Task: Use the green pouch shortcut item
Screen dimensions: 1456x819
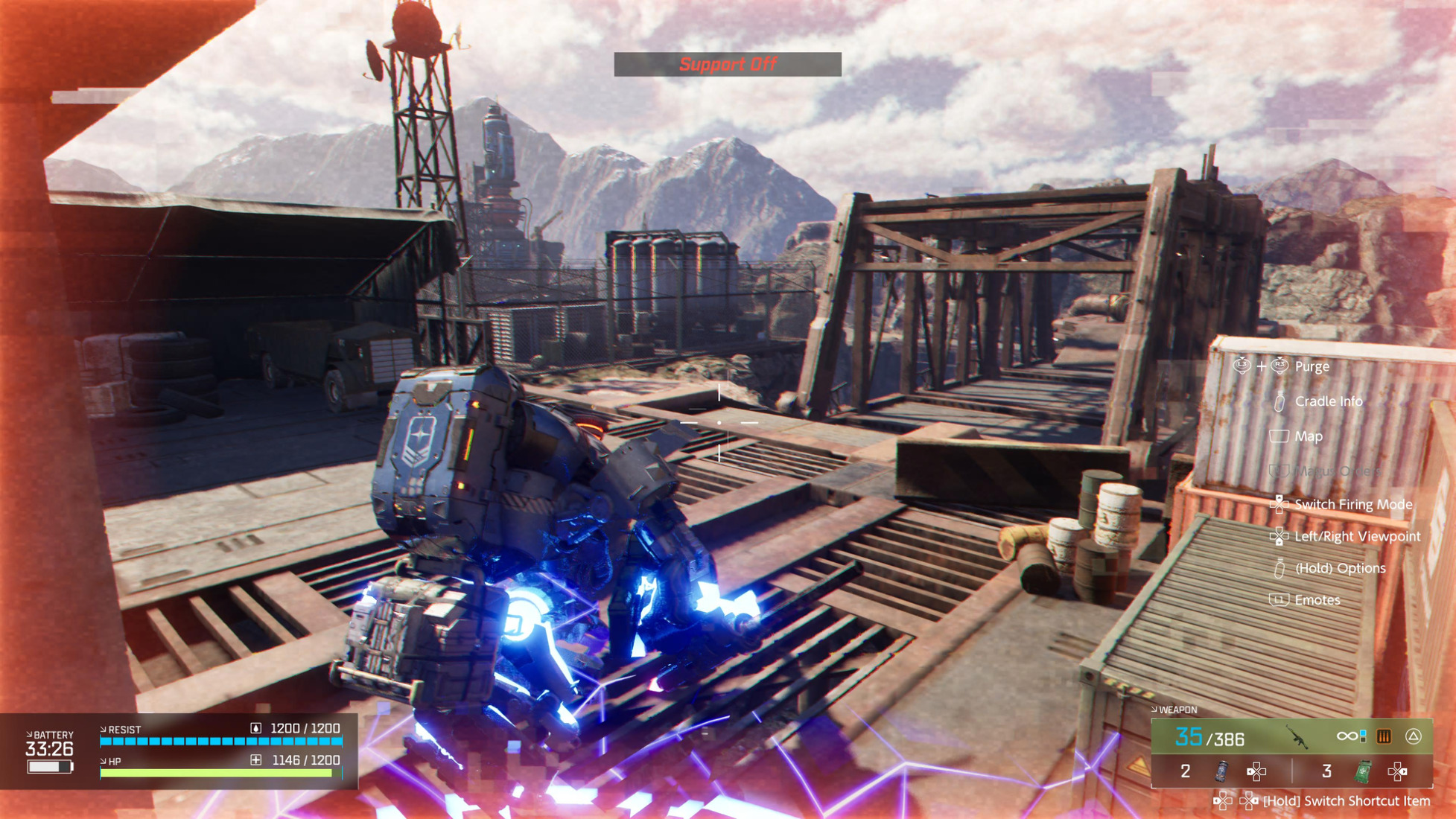Action: click(x=1362, y=771)
